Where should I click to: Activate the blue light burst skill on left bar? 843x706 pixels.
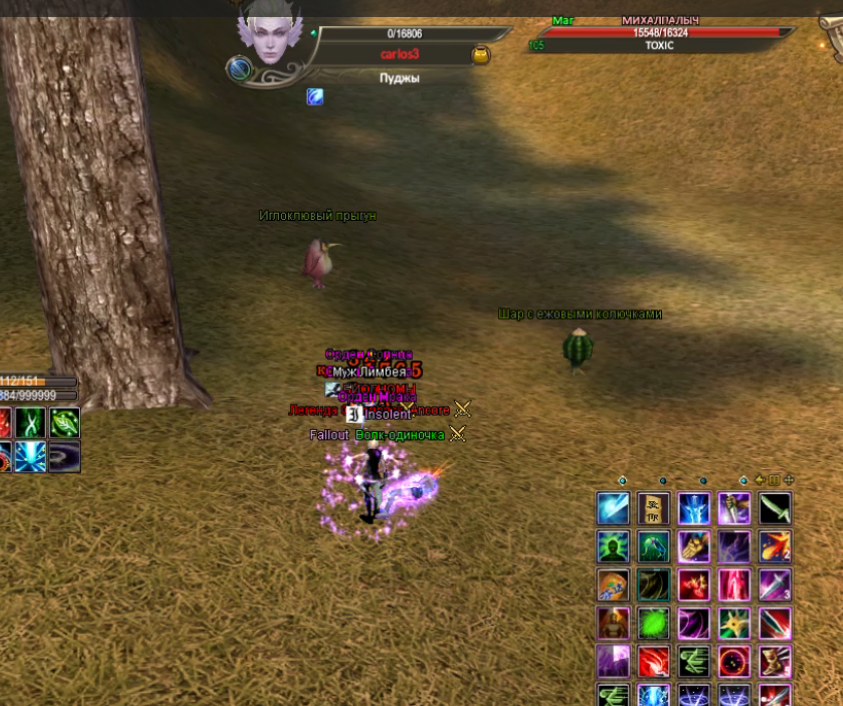pyautogui.click(x=30, y=457)
